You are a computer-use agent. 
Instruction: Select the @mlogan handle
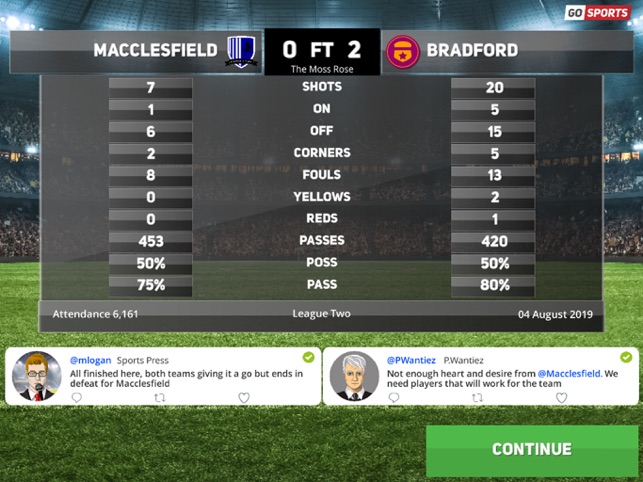[88, 359]
